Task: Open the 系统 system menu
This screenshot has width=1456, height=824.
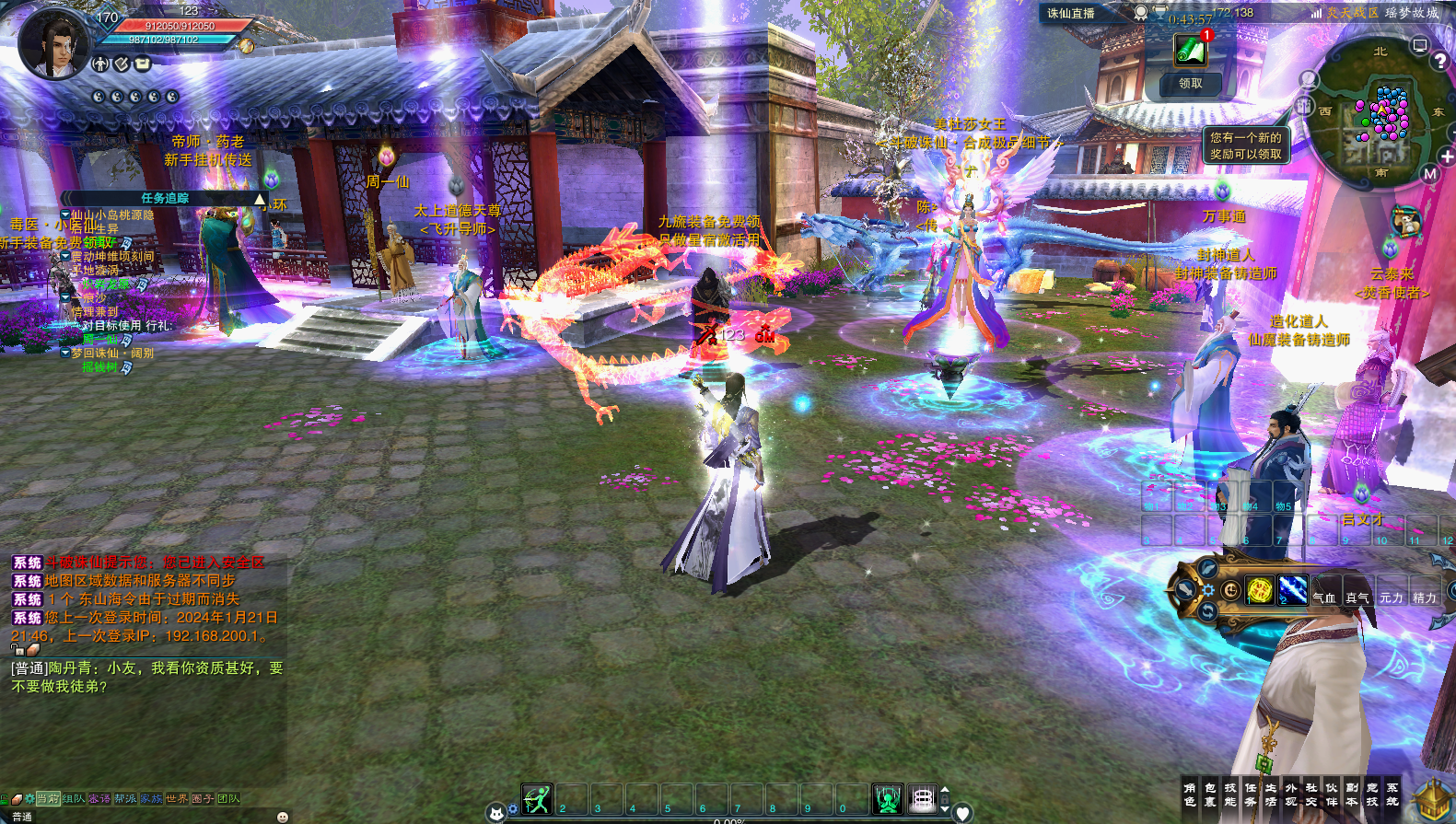Action: click(1392, 795)
